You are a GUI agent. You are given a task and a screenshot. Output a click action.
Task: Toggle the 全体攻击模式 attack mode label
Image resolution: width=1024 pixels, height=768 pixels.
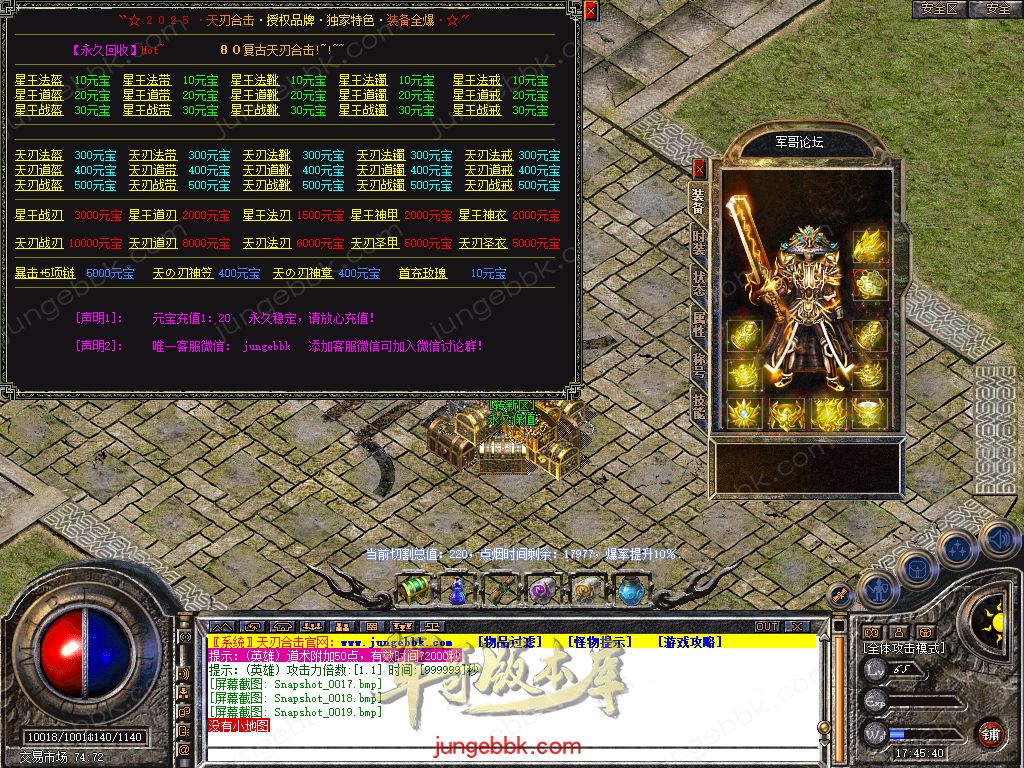[903, 648]
